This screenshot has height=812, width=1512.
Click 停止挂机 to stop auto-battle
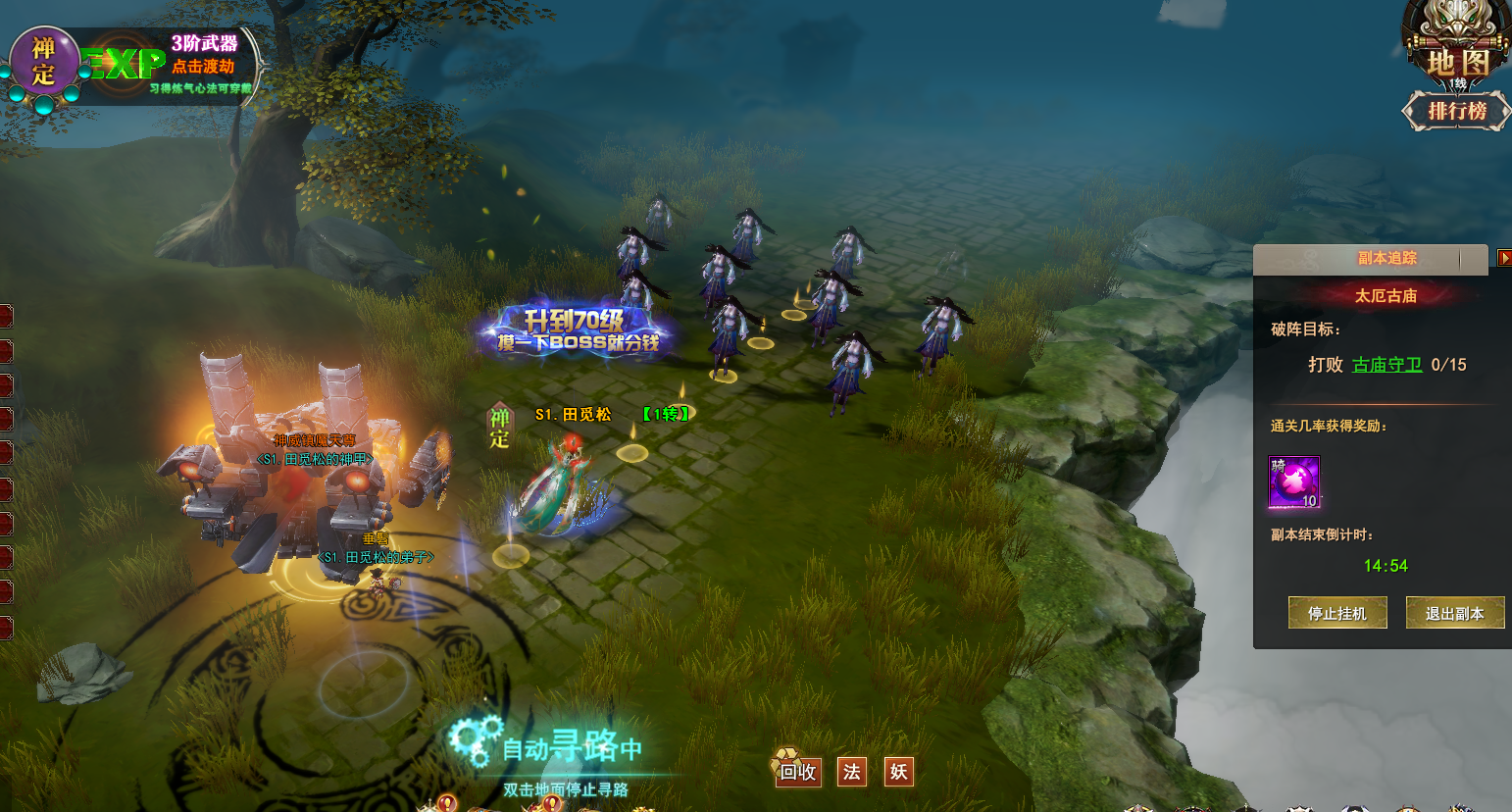(x=1336, y=613)
